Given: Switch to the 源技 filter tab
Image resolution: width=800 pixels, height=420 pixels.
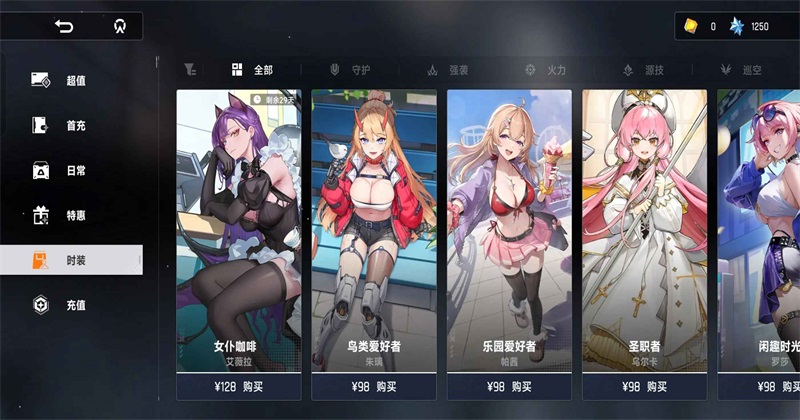Looking at the screenshot, I should (x=642, y=70).
